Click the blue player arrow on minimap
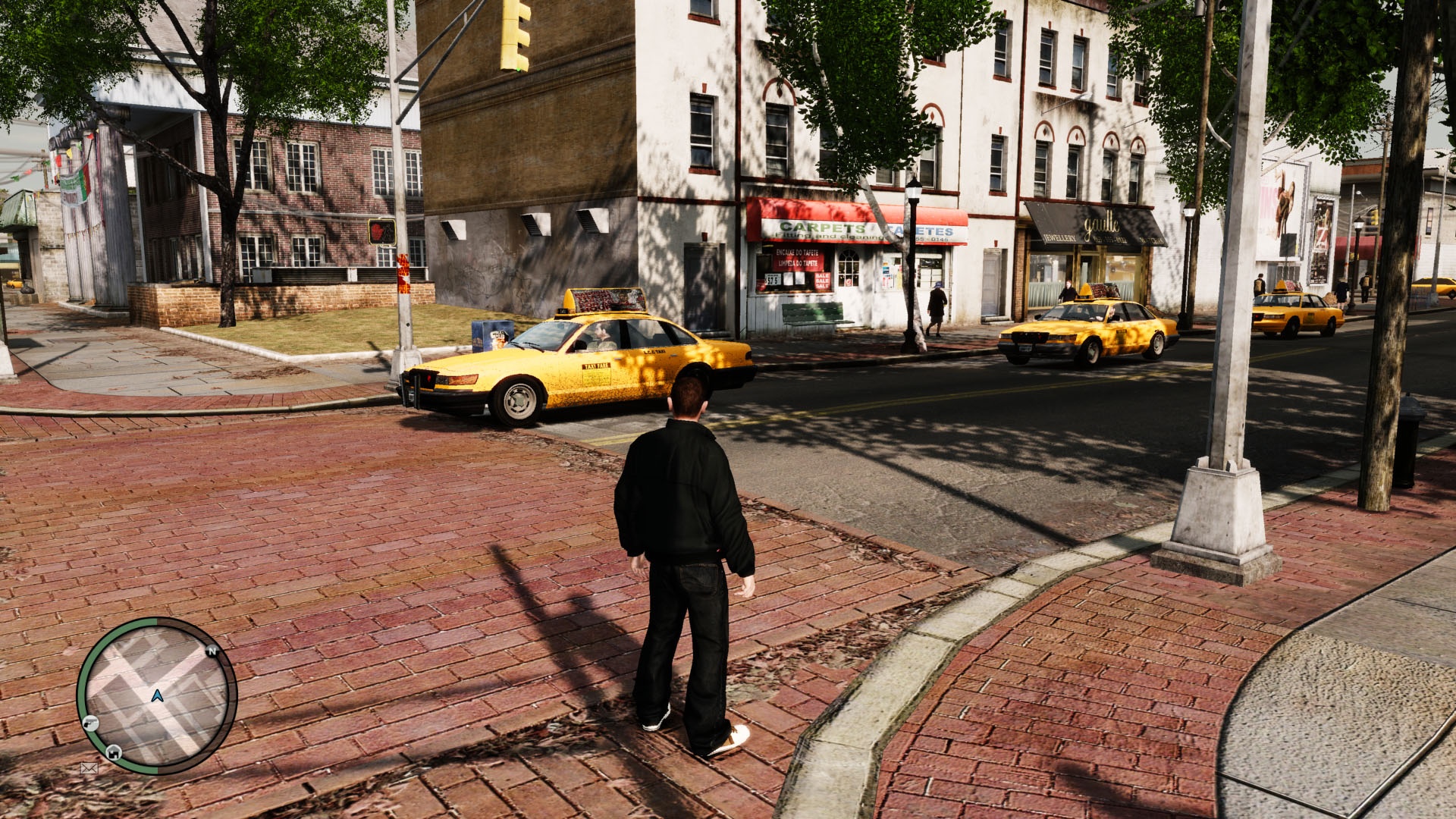 (x=157, y=695)
